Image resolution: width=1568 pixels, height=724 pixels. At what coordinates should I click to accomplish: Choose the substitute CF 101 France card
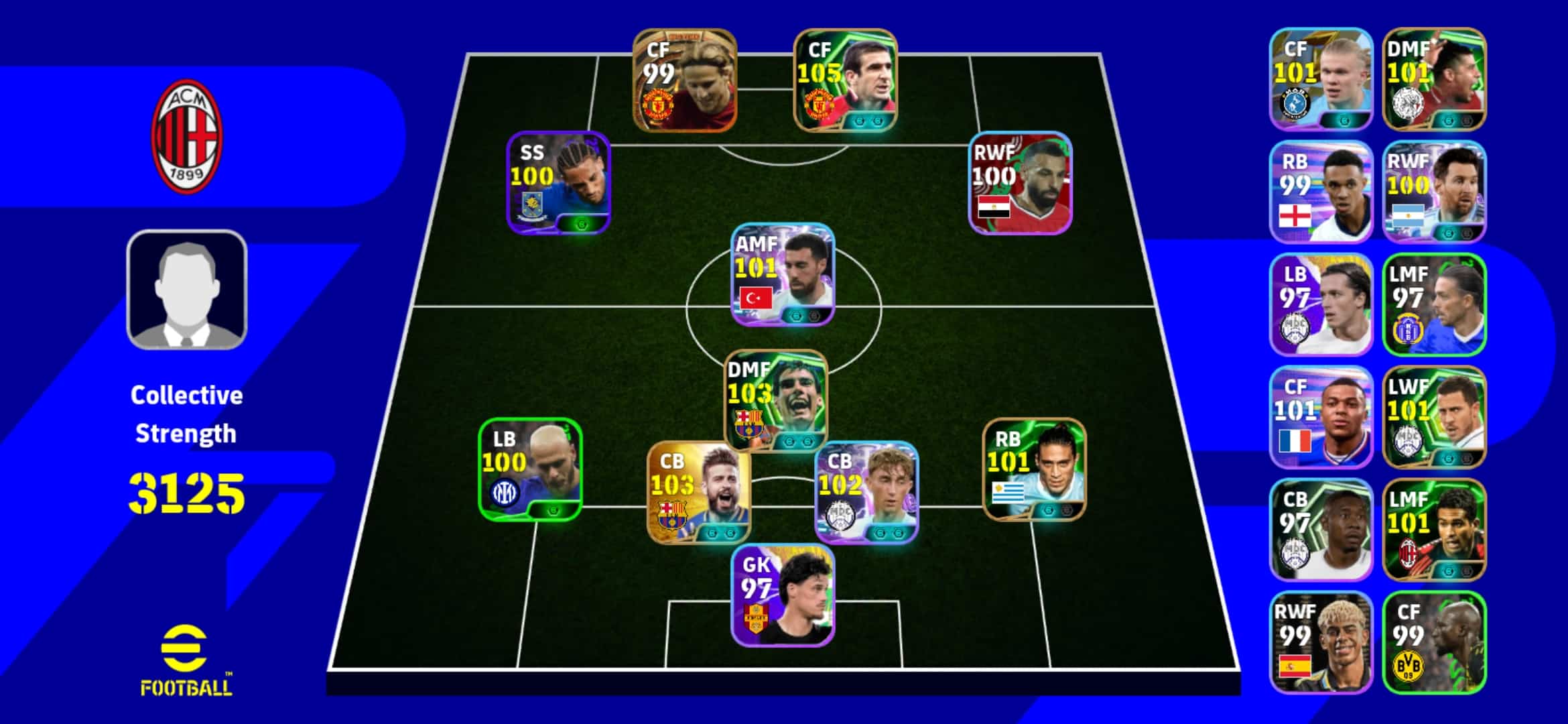[x=1321, y=417]
